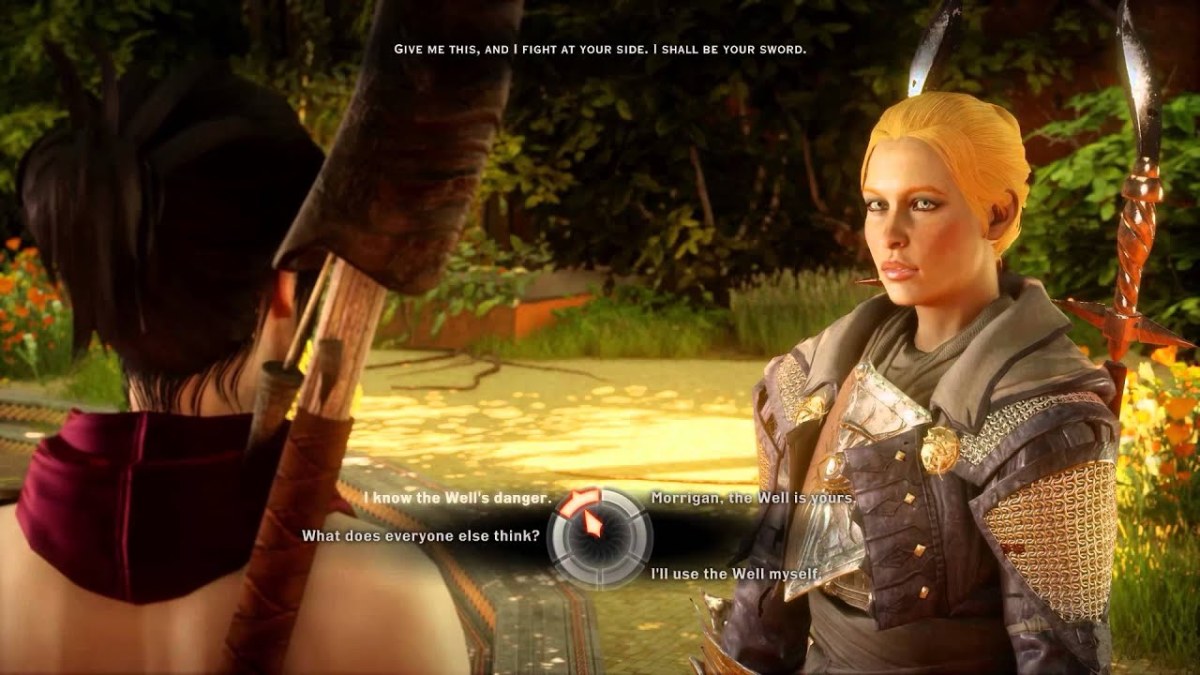This screenshot has width=1200, height=675.
Task: Choose "I'll use the Well myself." reply
Action: pyautogui.click(x=735, y=574)
